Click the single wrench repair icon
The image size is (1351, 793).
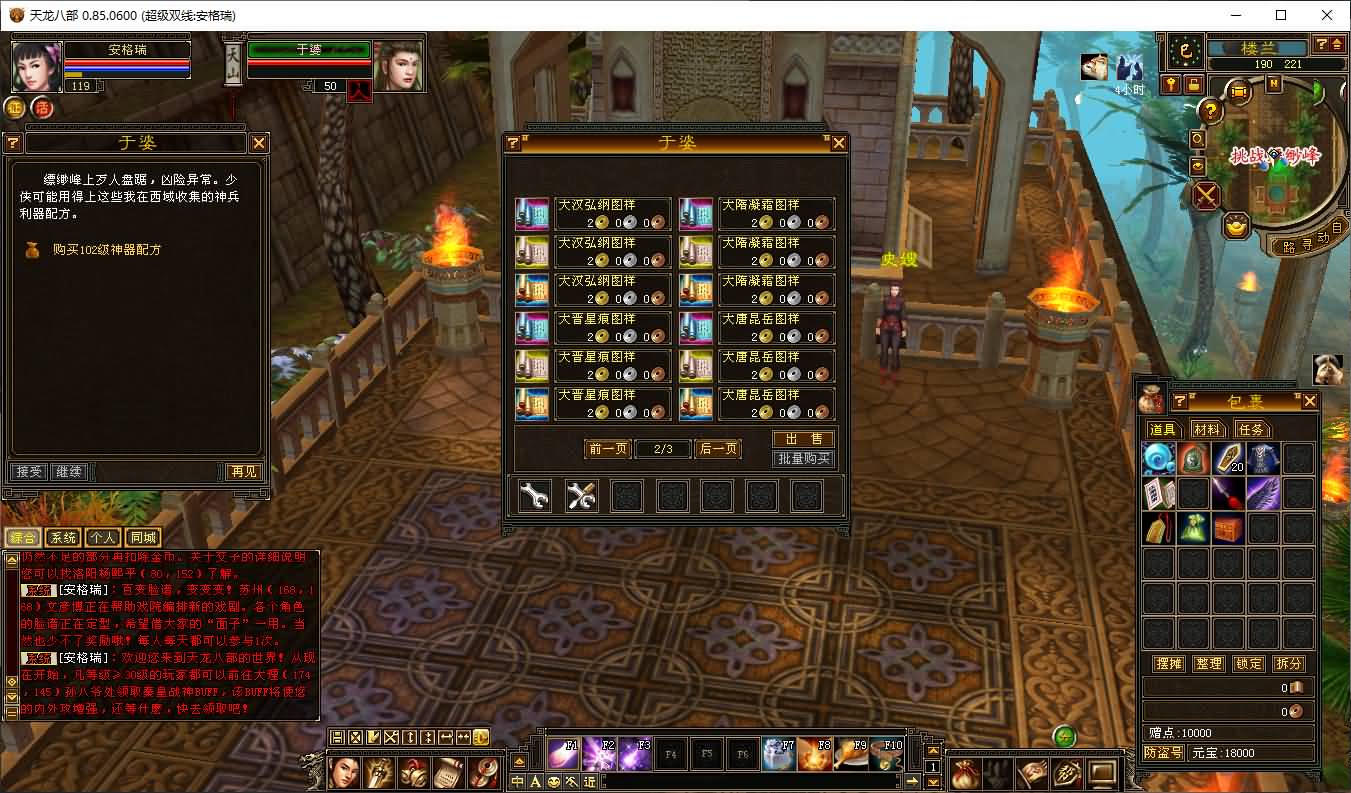(x=535, y=496)
